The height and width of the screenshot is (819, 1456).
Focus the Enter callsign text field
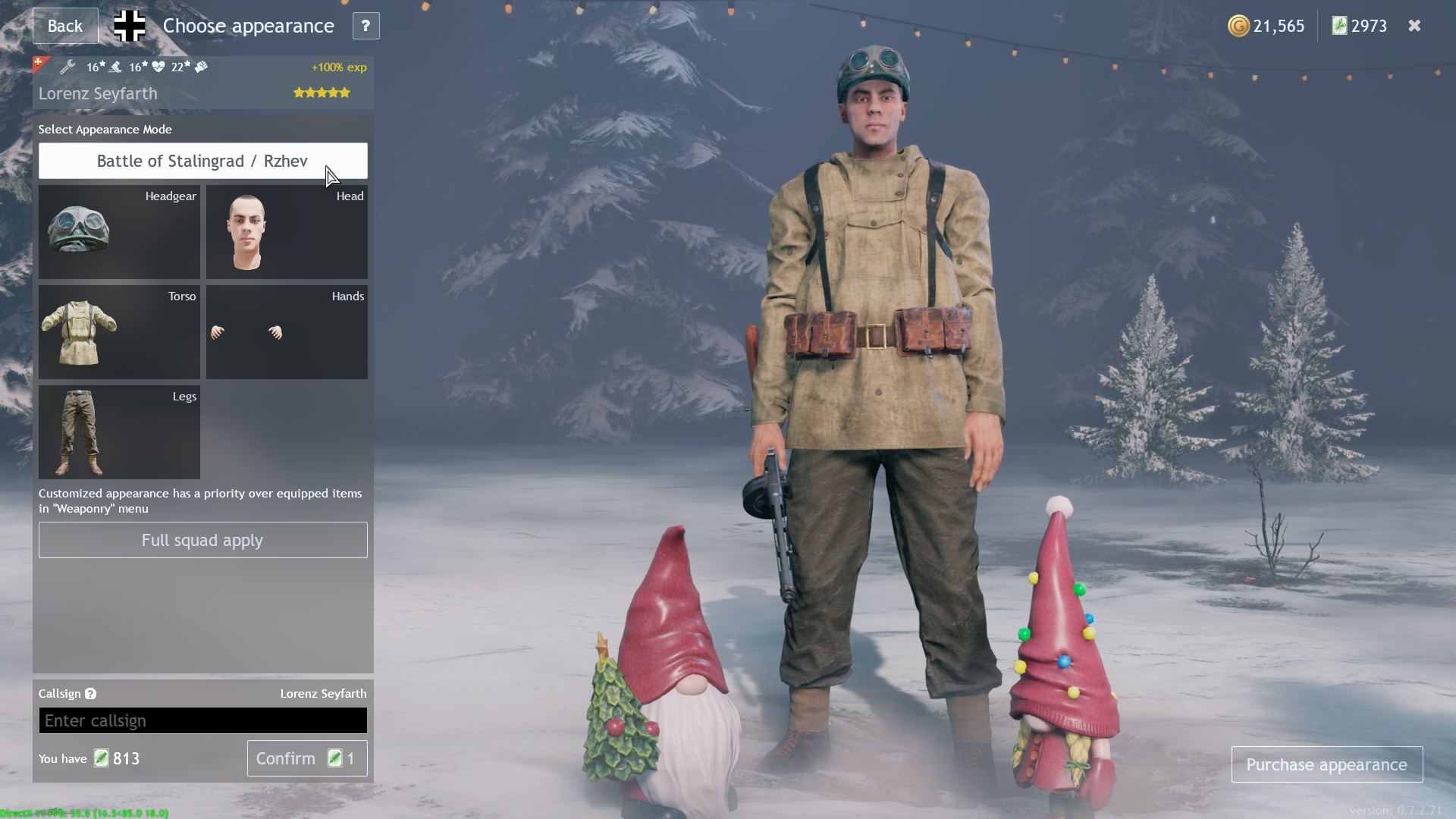pos(202,720)
